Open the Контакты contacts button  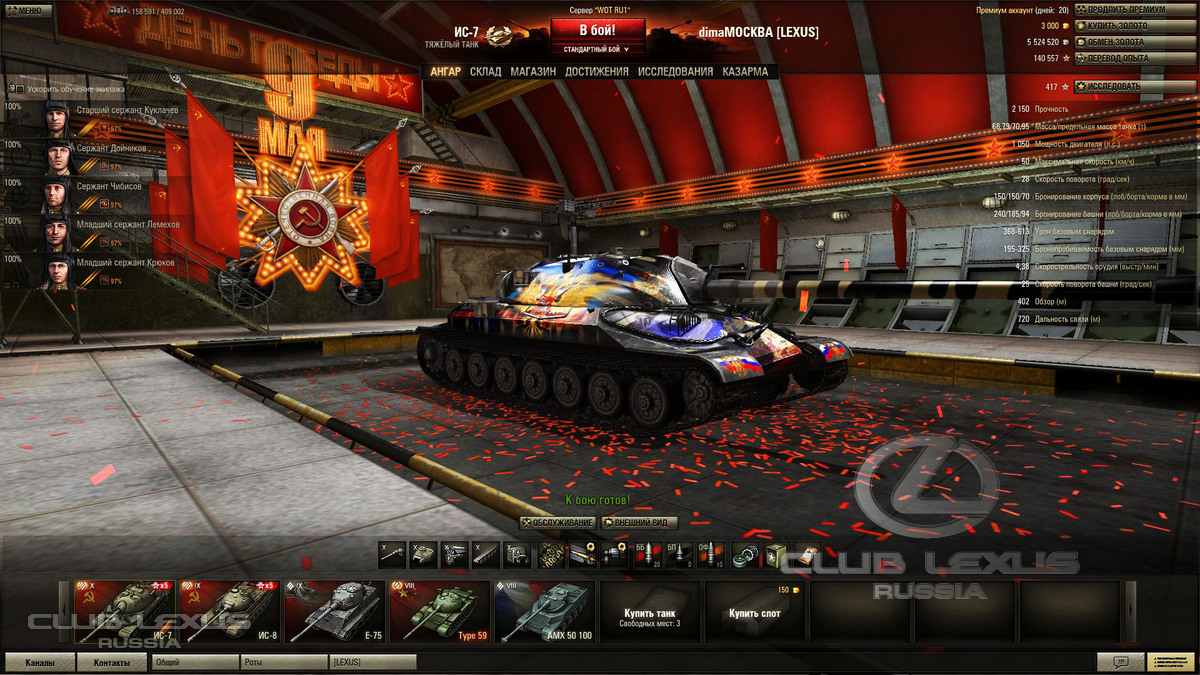pos(112,662)
